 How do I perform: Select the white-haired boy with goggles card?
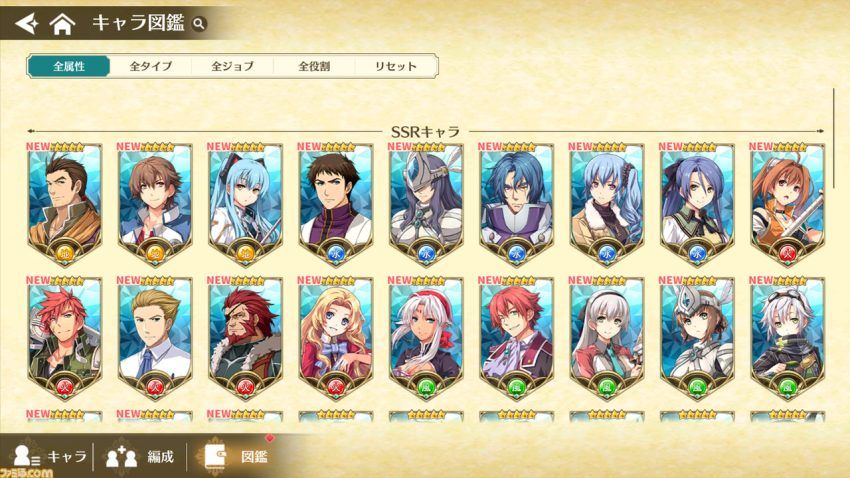click(787, 332)
